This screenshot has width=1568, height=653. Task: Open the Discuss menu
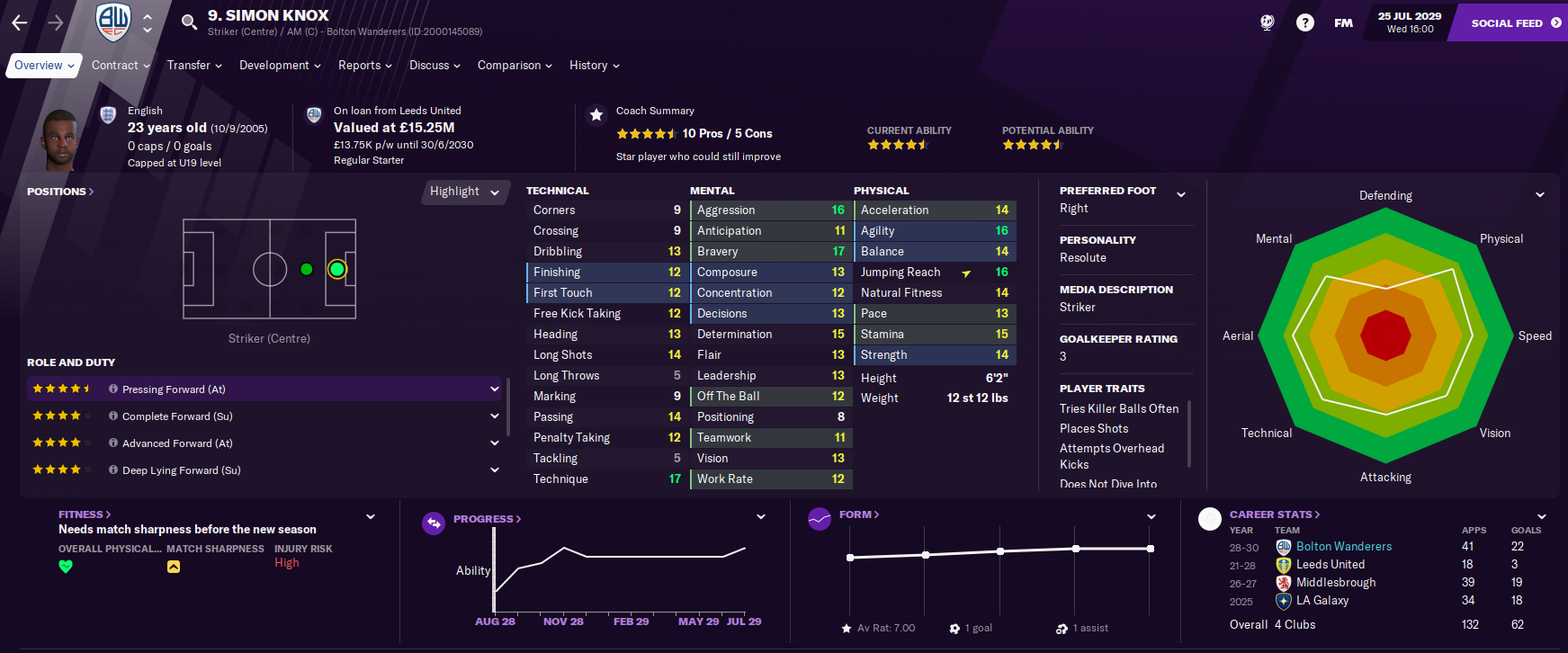tap(435, 66)
